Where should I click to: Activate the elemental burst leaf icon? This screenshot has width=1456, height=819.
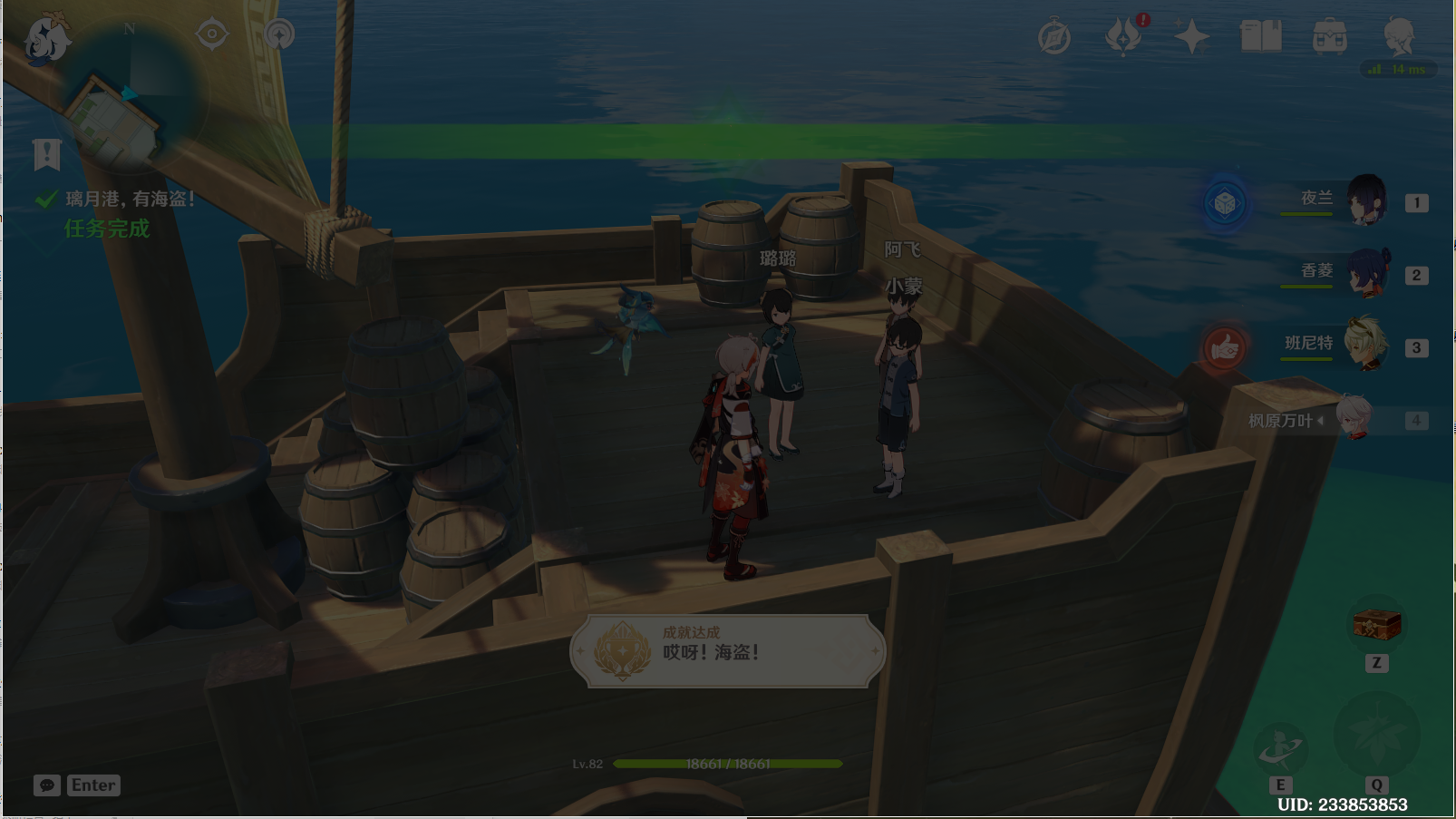1376,735
